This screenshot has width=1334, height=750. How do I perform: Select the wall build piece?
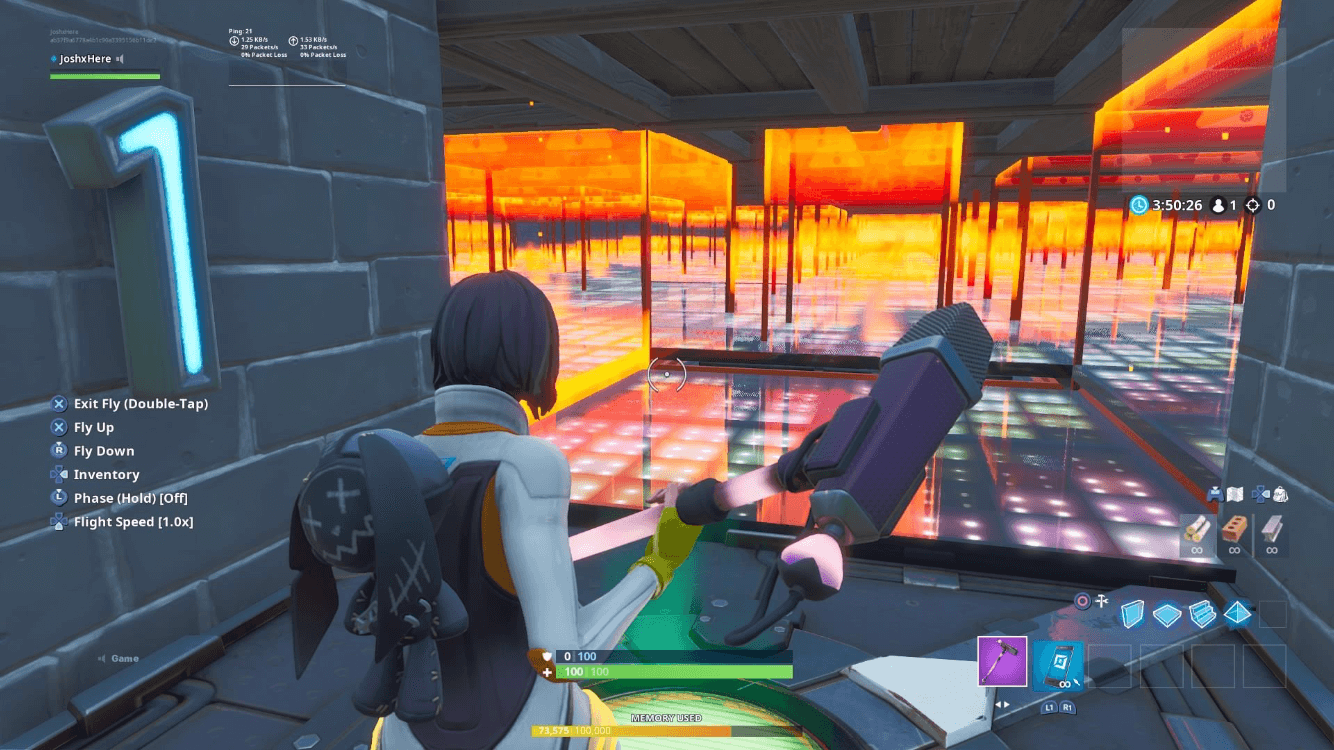point(1133,614)
